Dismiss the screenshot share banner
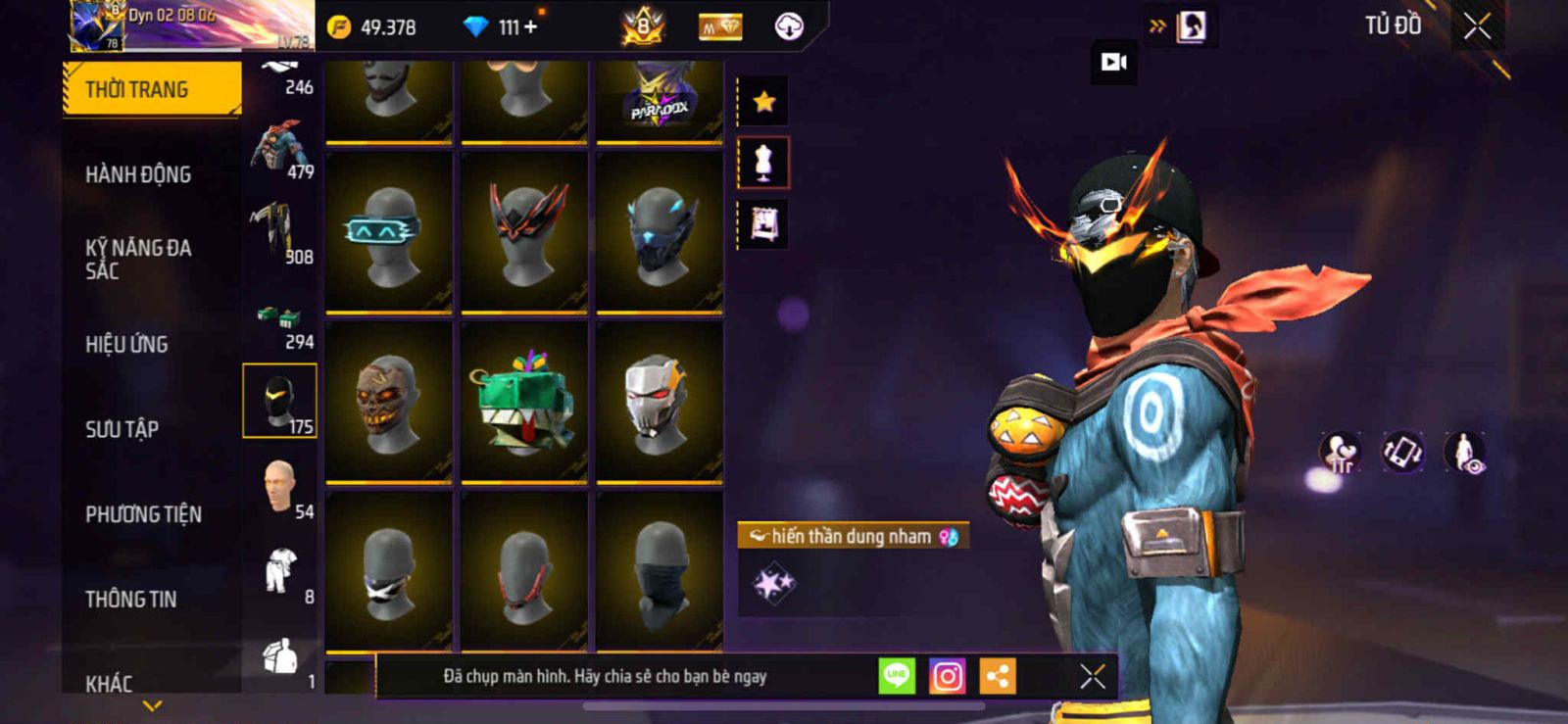The image size is (1568, 724). click(1092, 676)
